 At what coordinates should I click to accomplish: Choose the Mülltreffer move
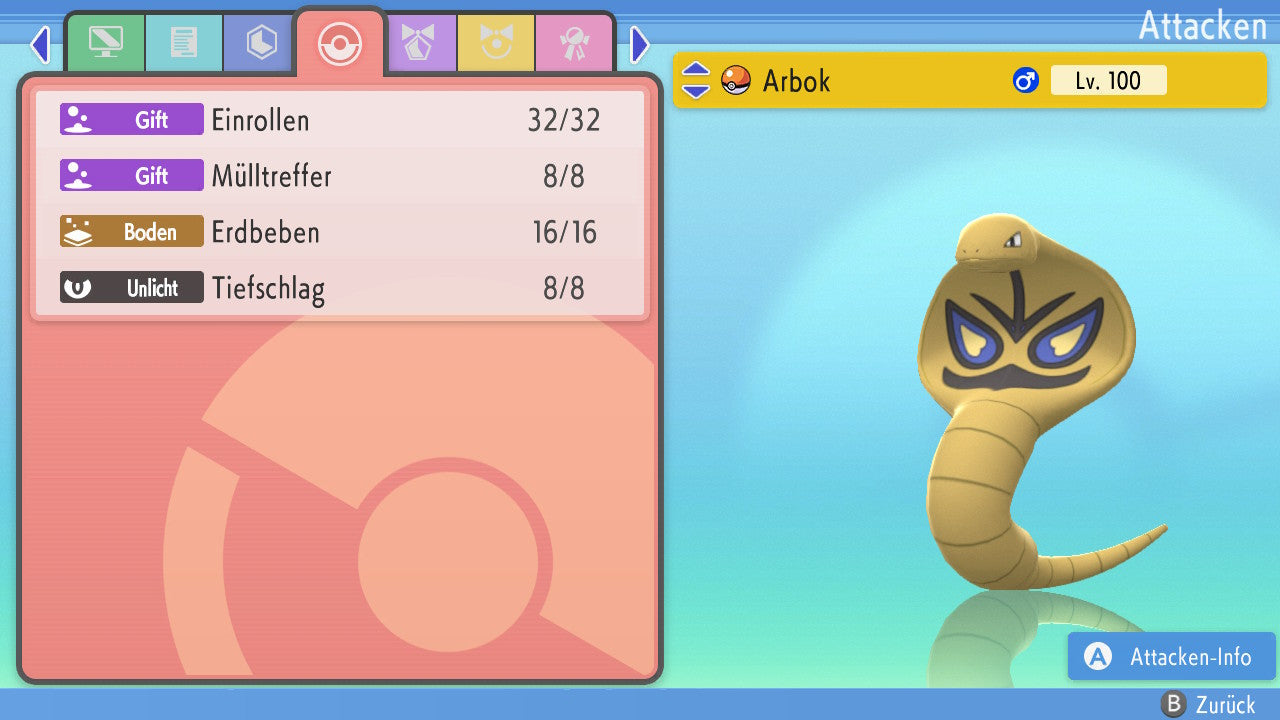(x=340, y=177)
